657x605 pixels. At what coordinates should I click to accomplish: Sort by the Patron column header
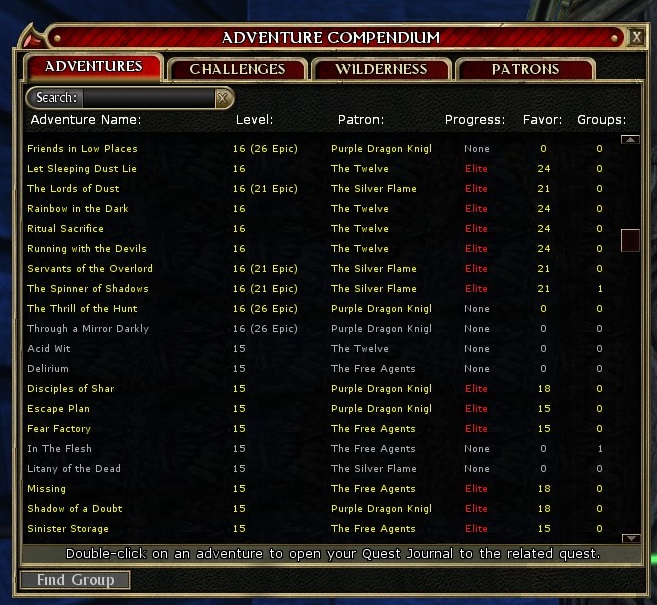360,120
